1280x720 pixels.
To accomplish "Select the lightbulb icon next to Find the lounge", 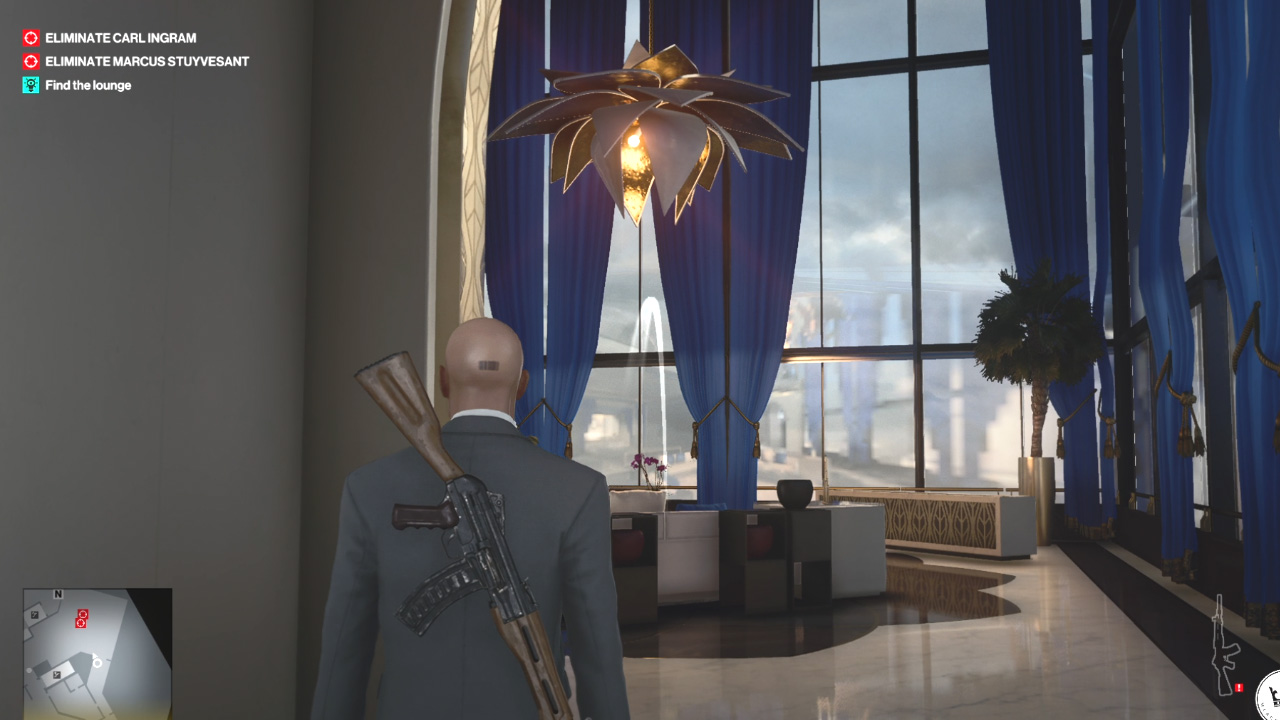I will 29,85.
